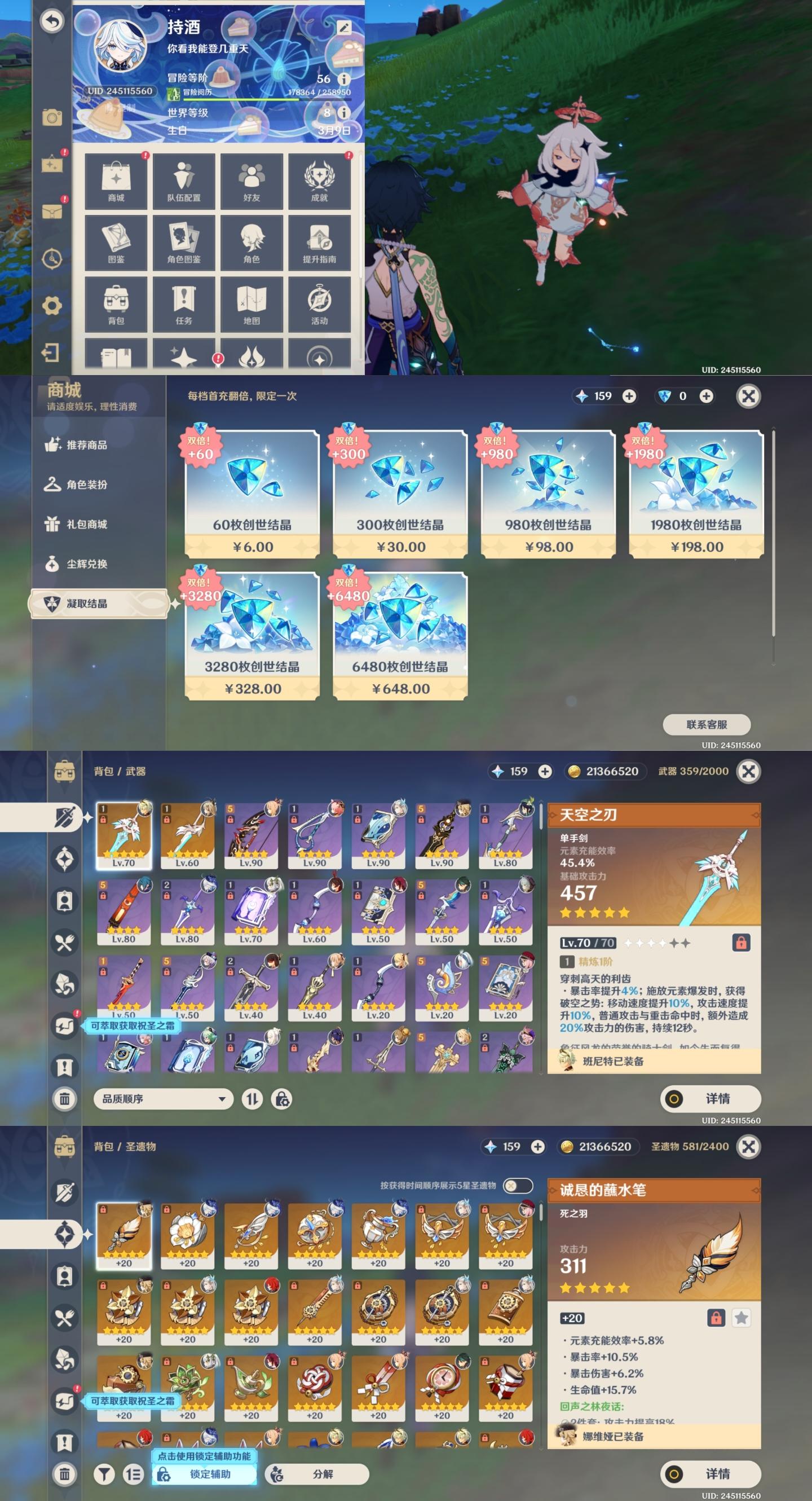
Task: View 成就 achievements
Action: (x=319, y=181)
